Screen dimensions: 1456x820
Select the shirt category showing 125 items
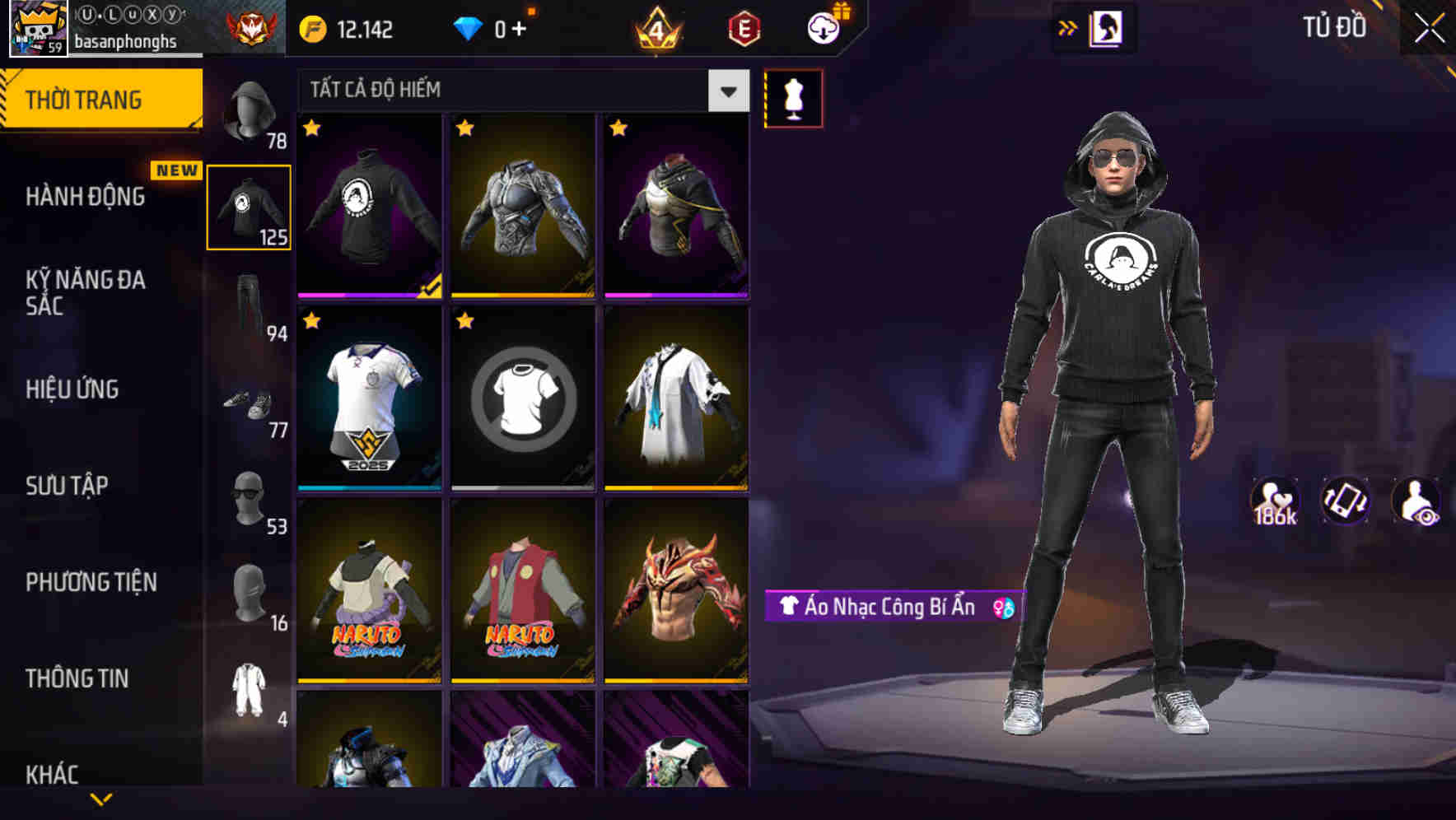248,206
